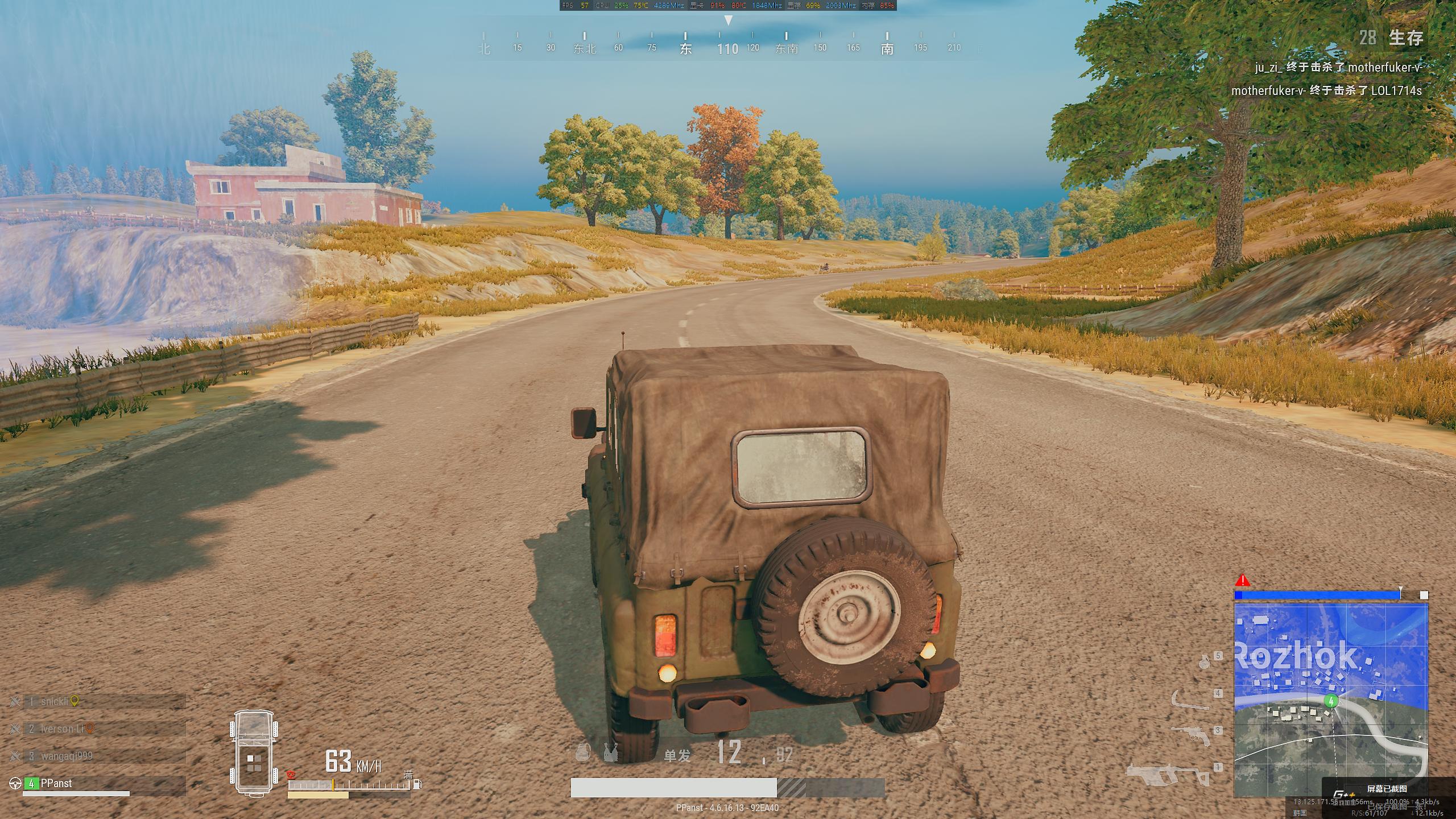Select the frag grenade throwable slot
The image size is (1456, 819).
tap(1204, 661)
